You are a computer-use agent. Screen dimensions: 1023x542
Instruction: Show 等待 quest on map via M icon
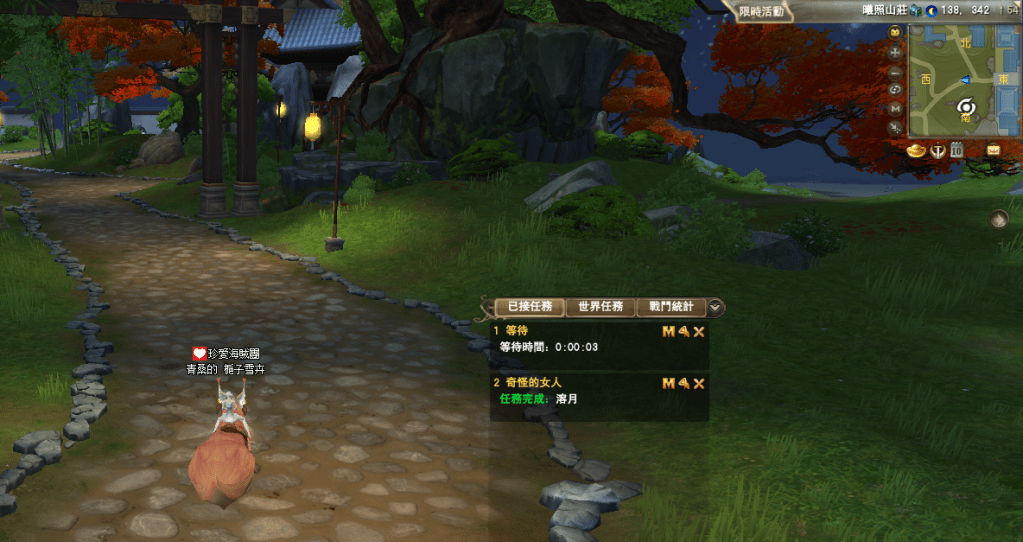coord(668,331)
